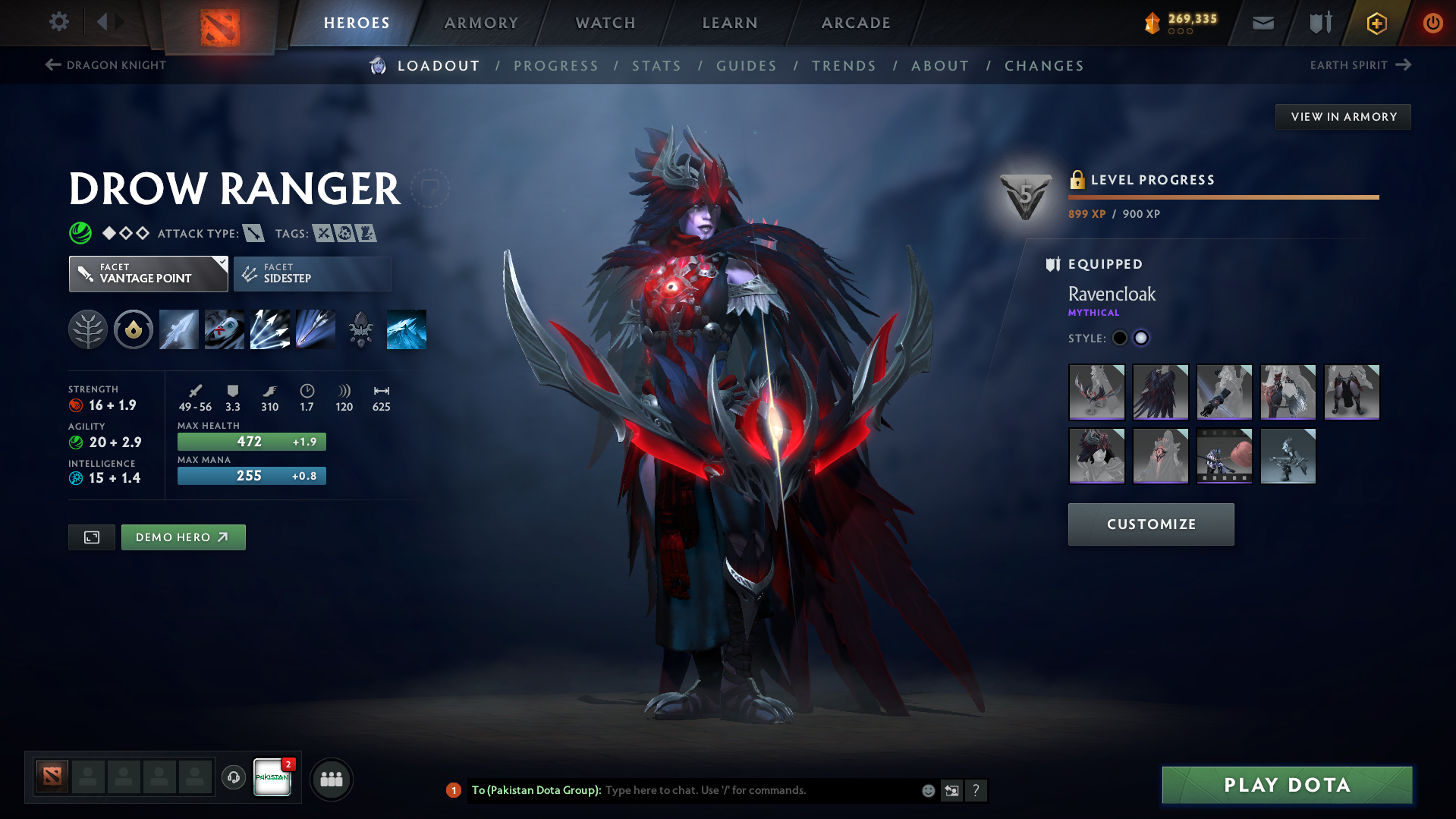Screen dimensions: 1456x819
Task: Select the white style variant for Ravencloak
Action: 1141,338
